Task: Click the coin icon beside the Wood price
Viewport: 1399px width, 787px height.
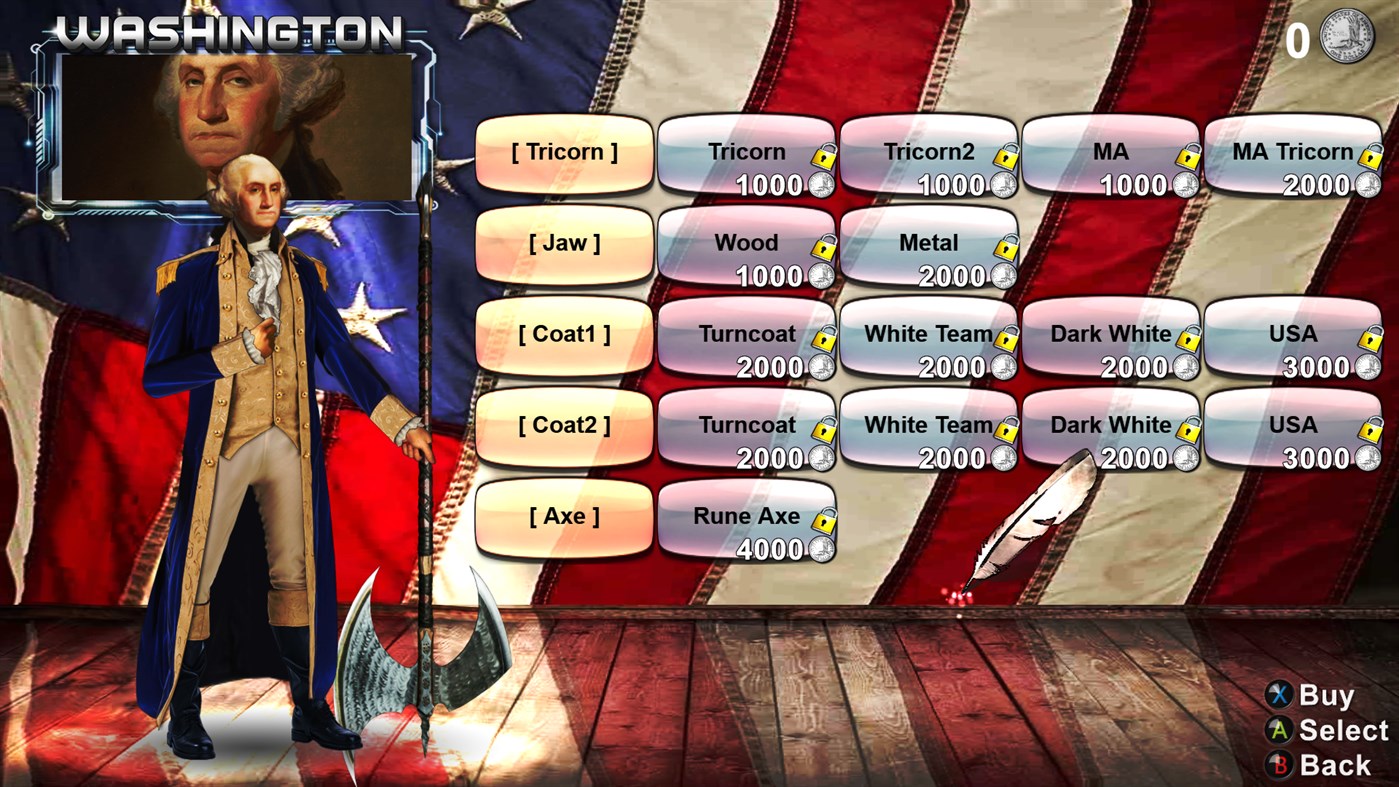Action: click(x=822, y=277)
